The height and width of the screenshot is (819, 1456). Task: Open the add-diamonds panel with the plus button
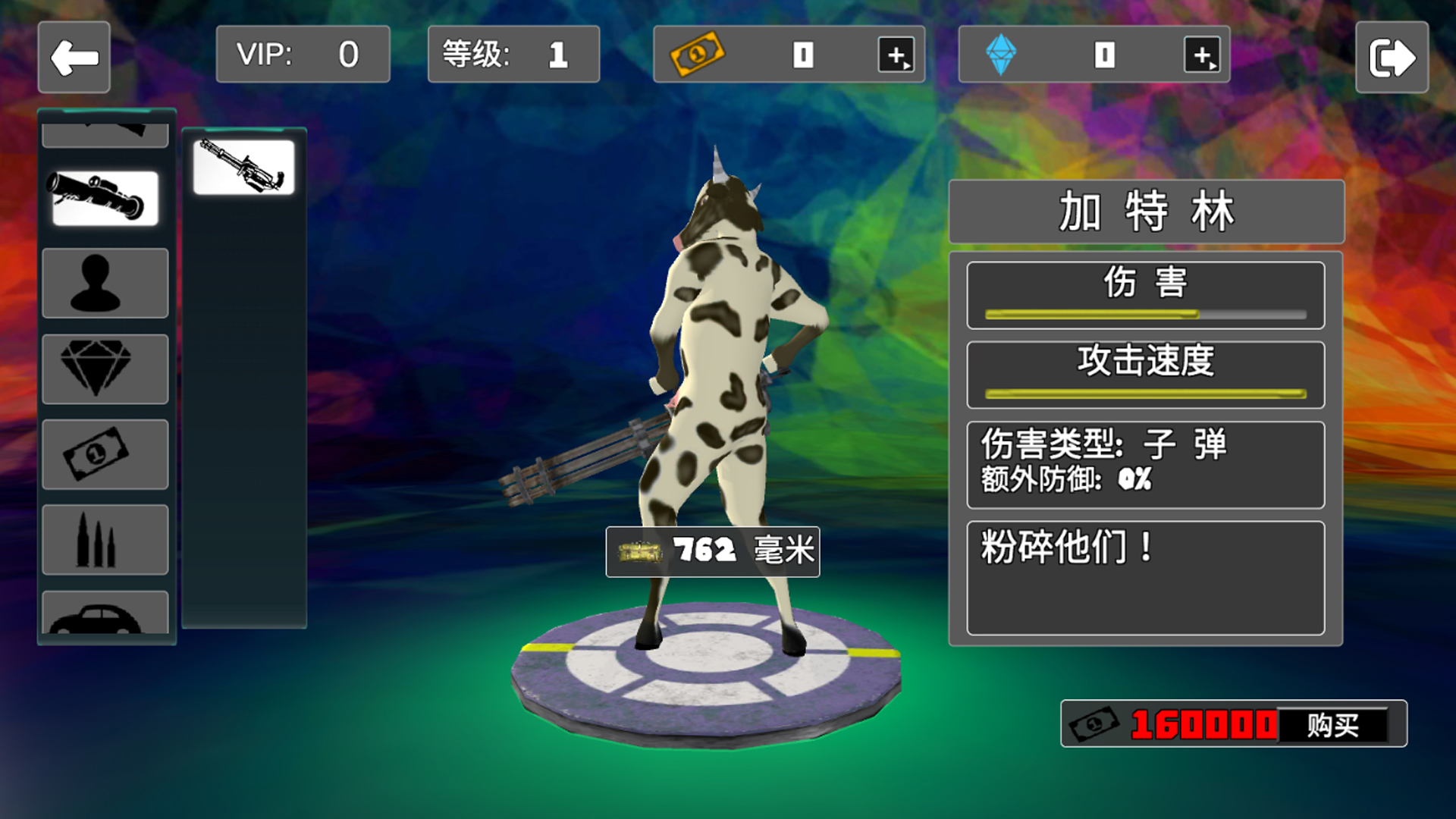(1204, 53)
